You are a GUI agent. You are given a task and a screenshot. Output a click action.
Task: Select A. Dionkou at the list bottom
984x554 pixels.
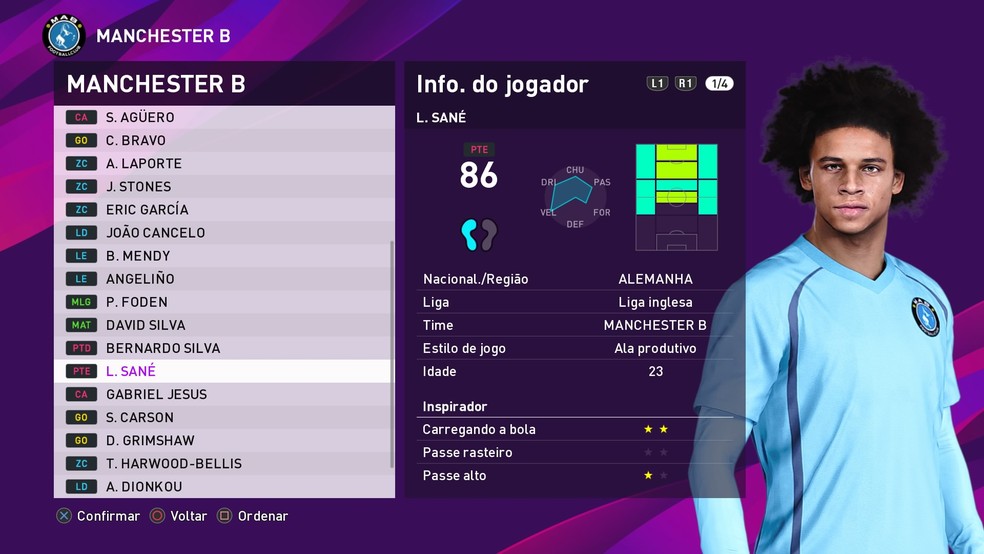(224, 486)
